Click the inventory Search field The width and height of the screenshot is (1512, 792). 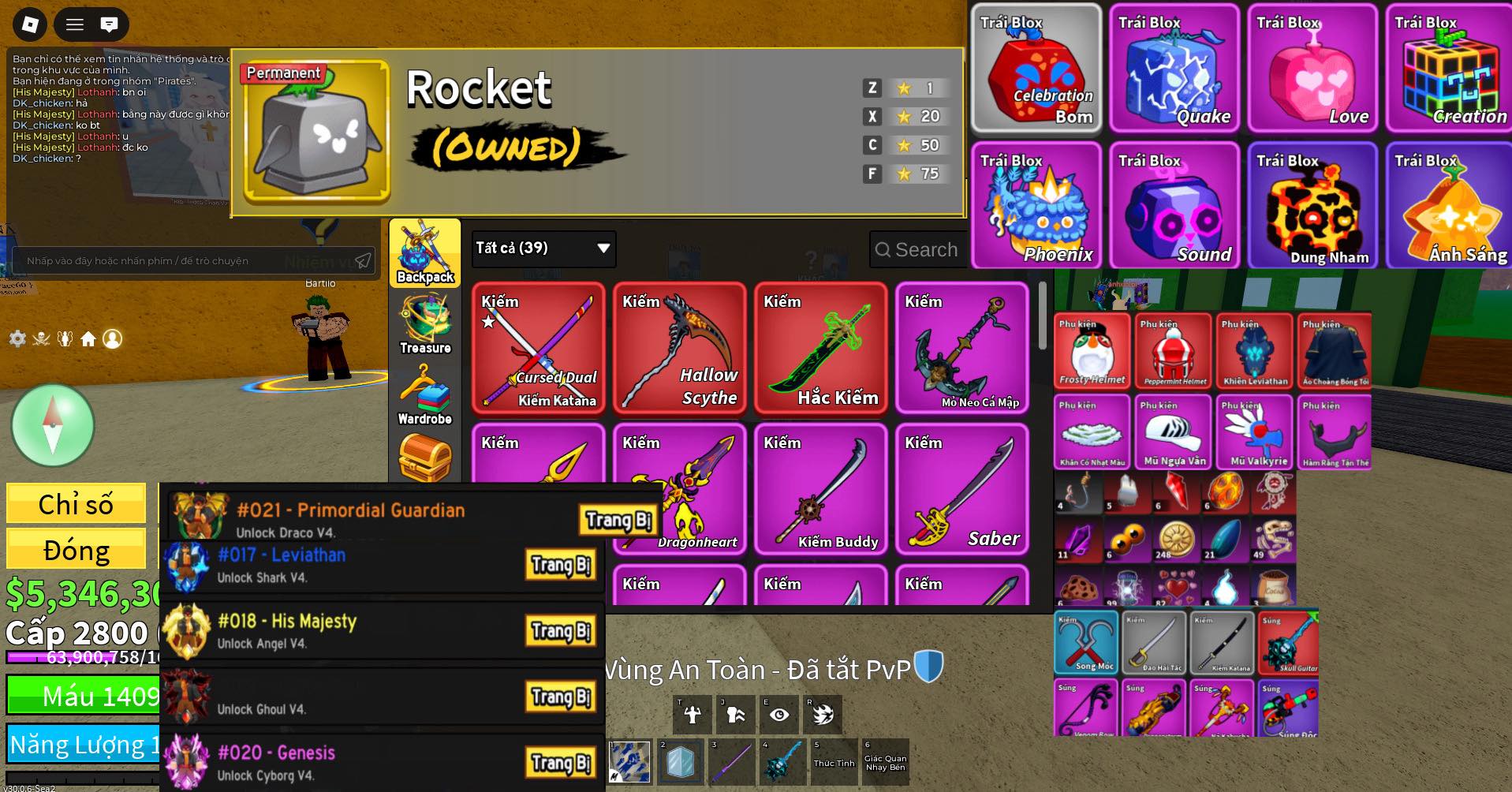920,249
